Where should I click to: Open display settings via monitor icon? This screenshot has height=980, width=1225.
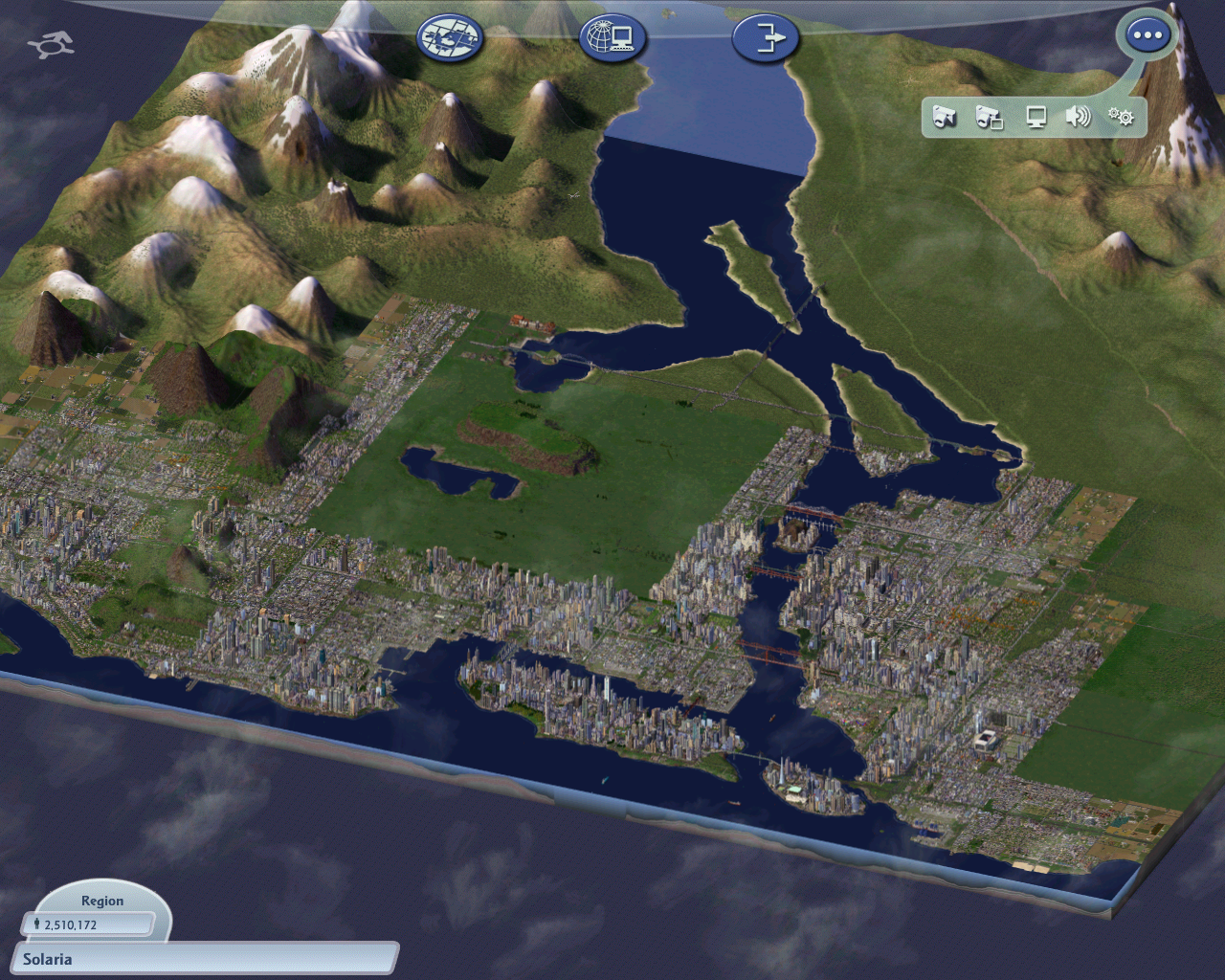pos(1036,117)
